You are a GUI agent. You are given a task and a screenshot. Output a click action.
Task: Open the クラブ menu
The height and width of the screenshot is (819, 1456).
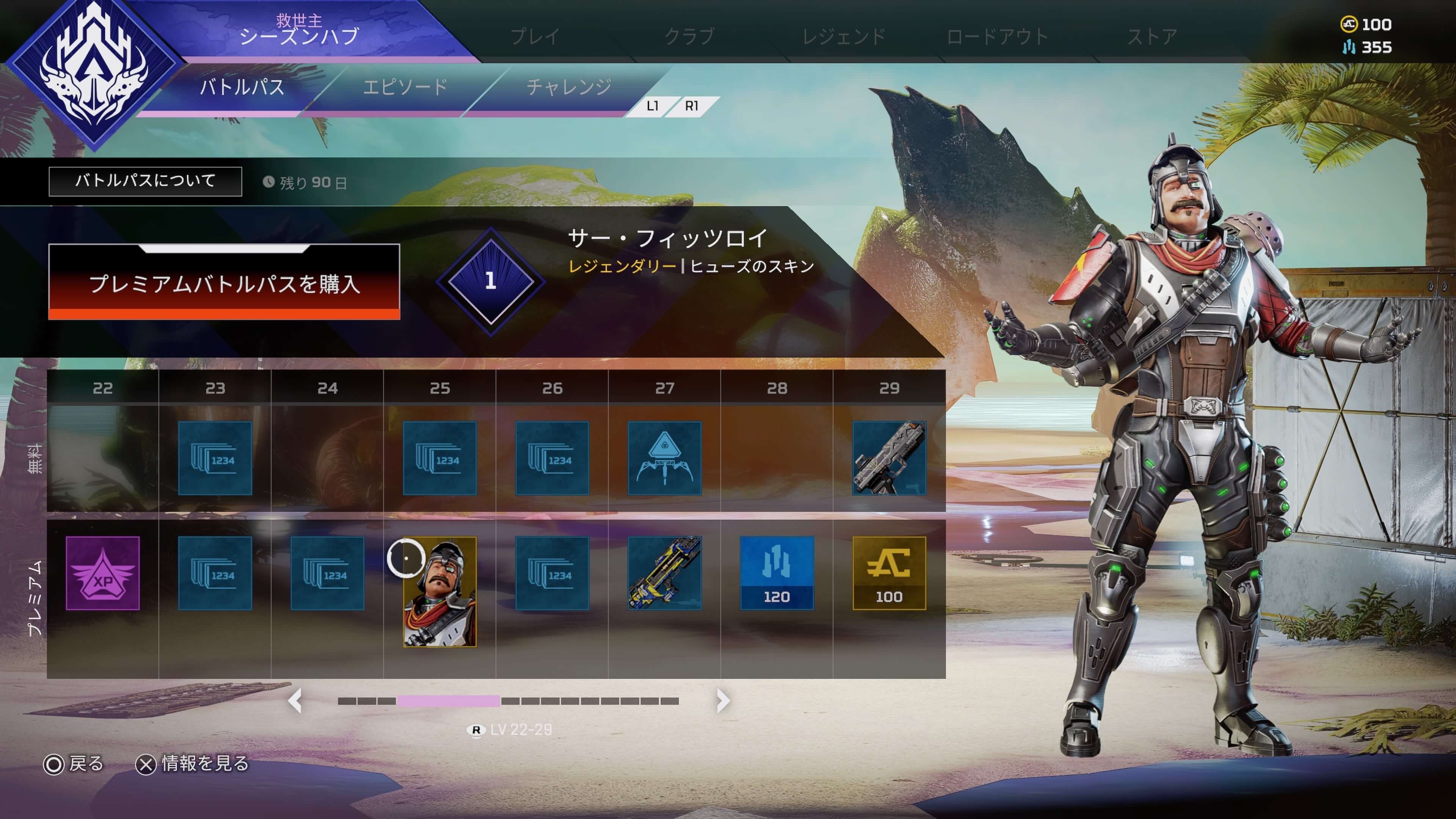pyautogui.click(x=689, y=37)
